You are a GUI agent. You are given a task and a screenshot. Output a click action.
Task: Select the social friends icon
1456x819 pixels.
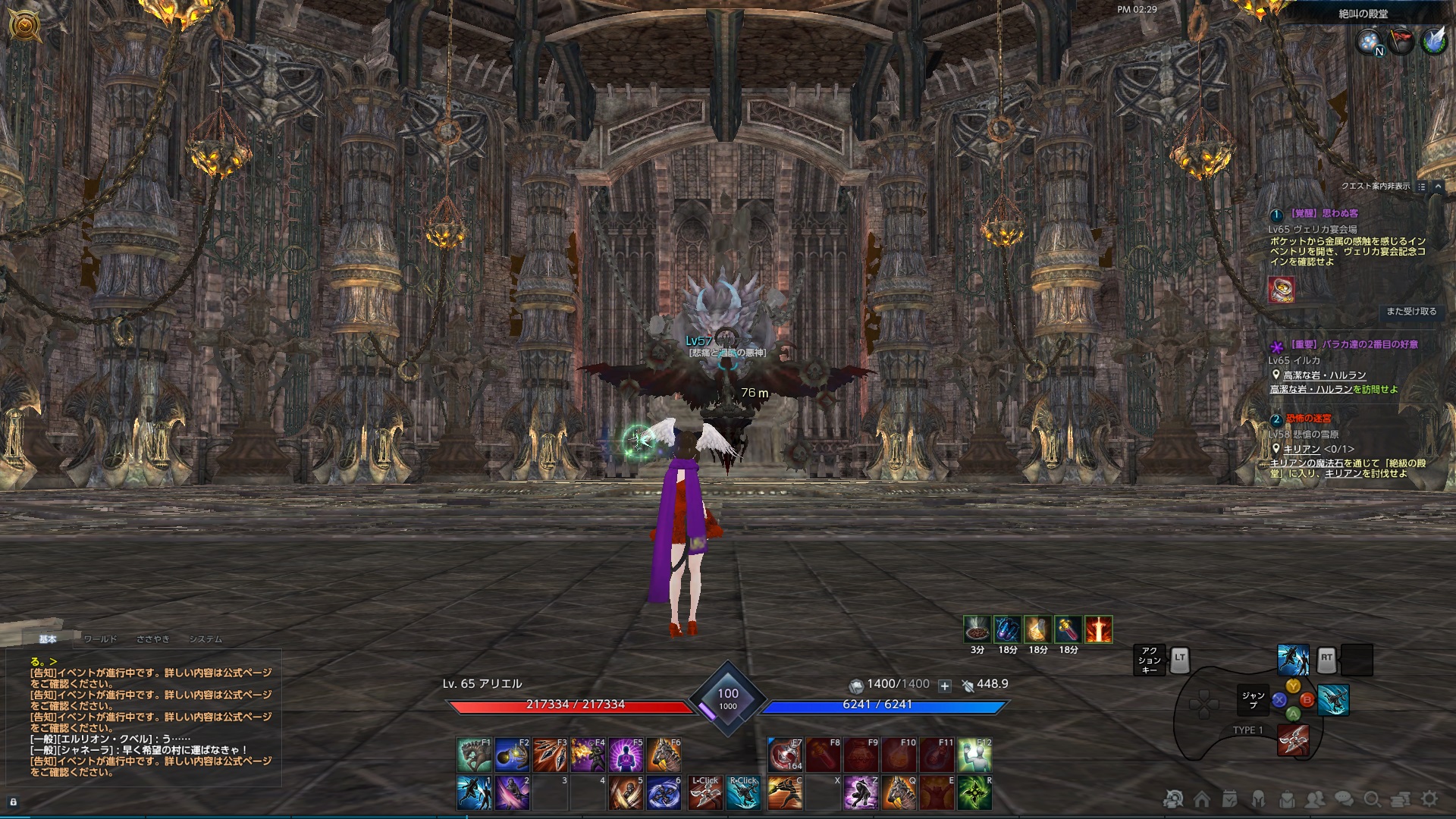(x=1314, y=801)
